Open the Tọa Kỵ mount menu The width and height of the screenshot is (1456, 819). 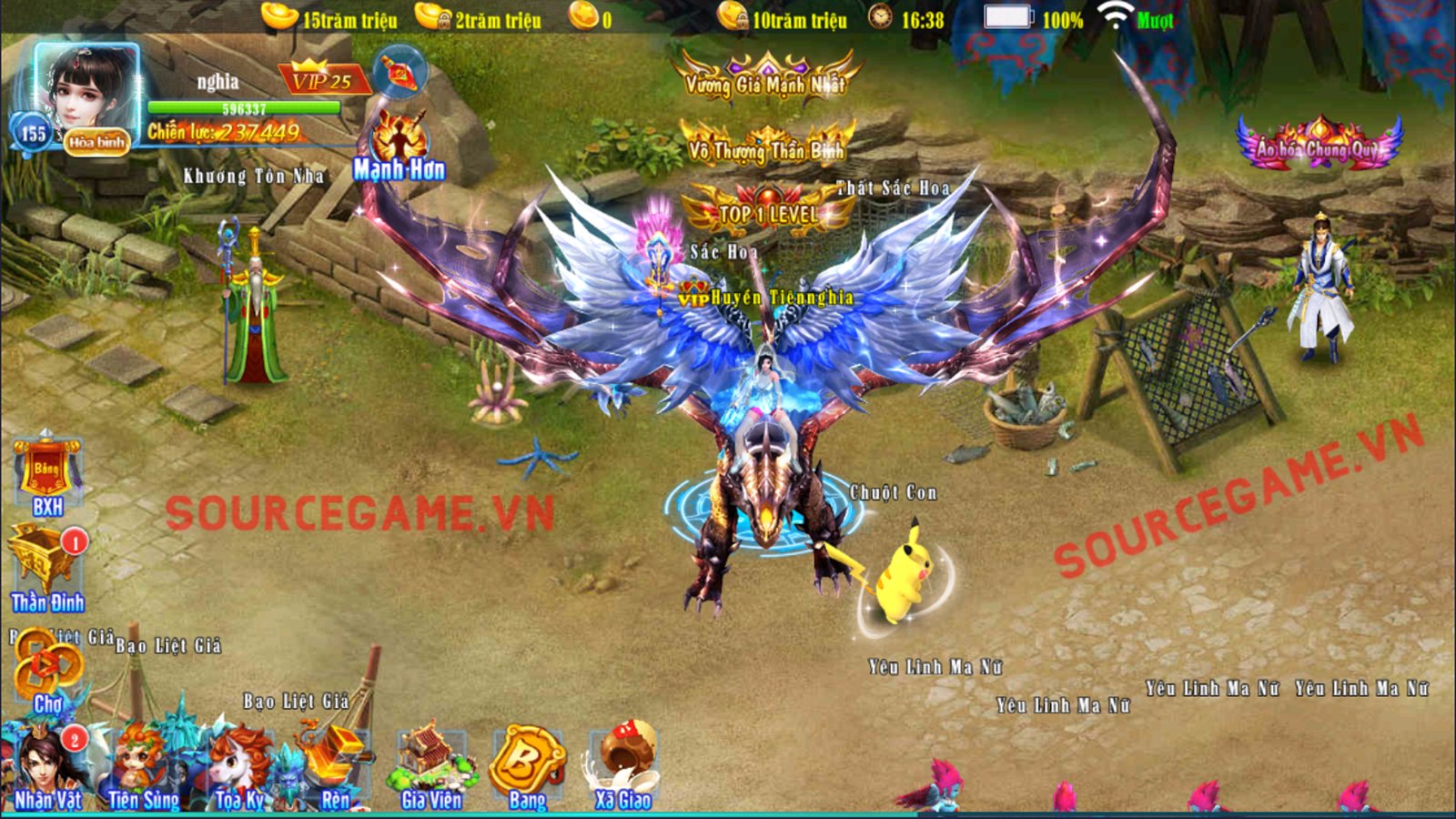coord(240,769)
